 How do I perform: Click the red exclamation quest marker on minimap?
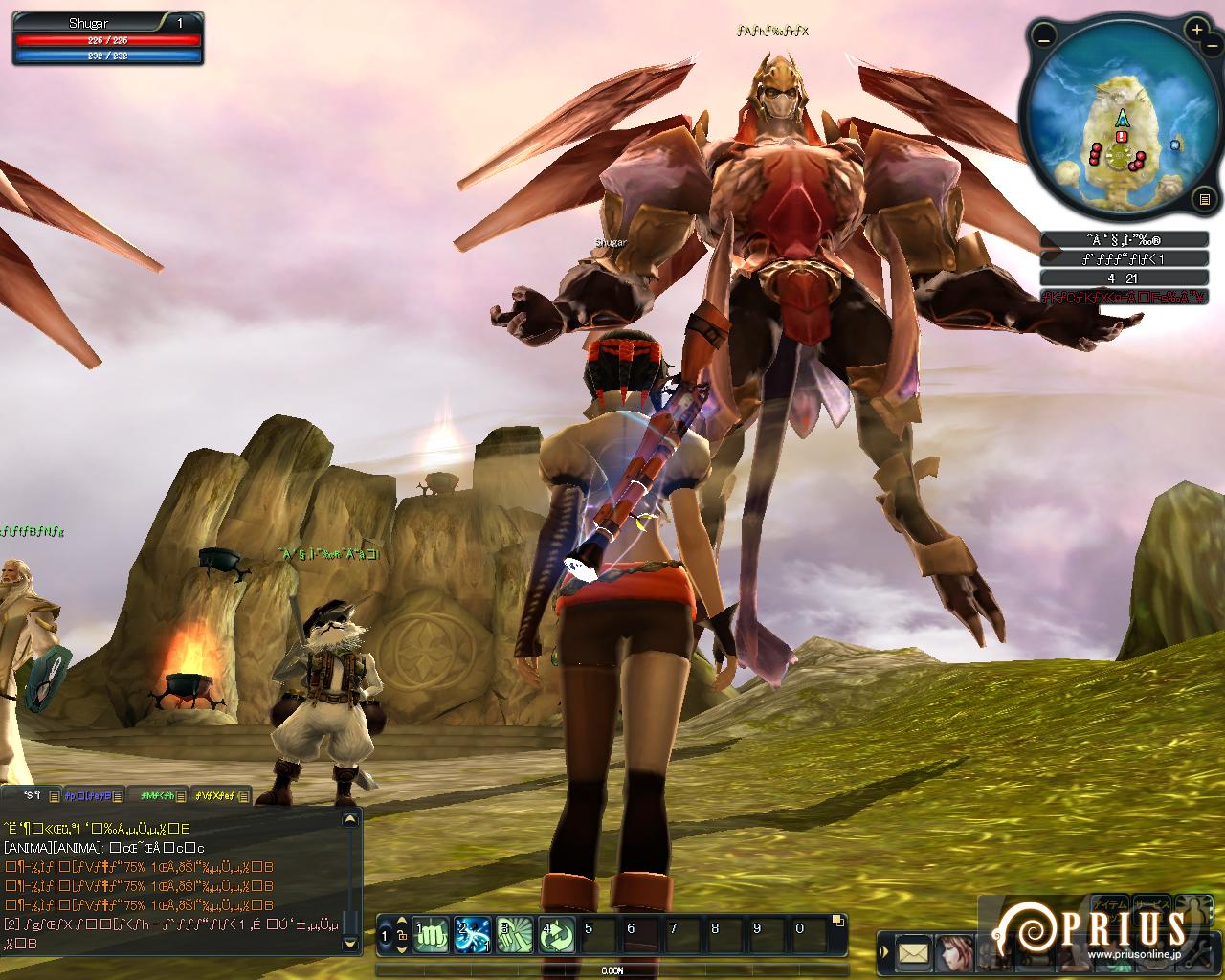(1121, 137)
